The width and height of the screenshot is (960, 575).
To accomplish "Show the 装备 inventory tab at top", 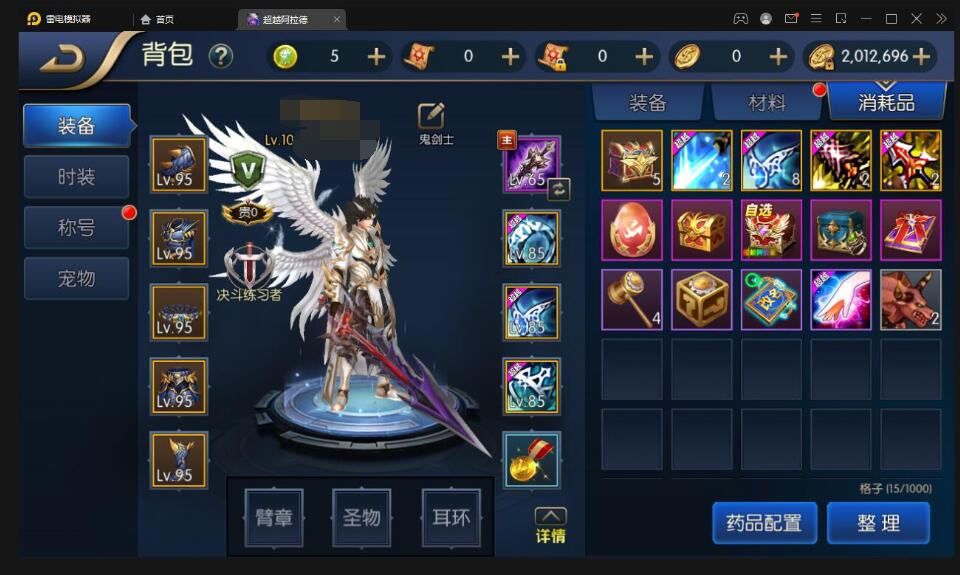I will click(x=648, y=102).
